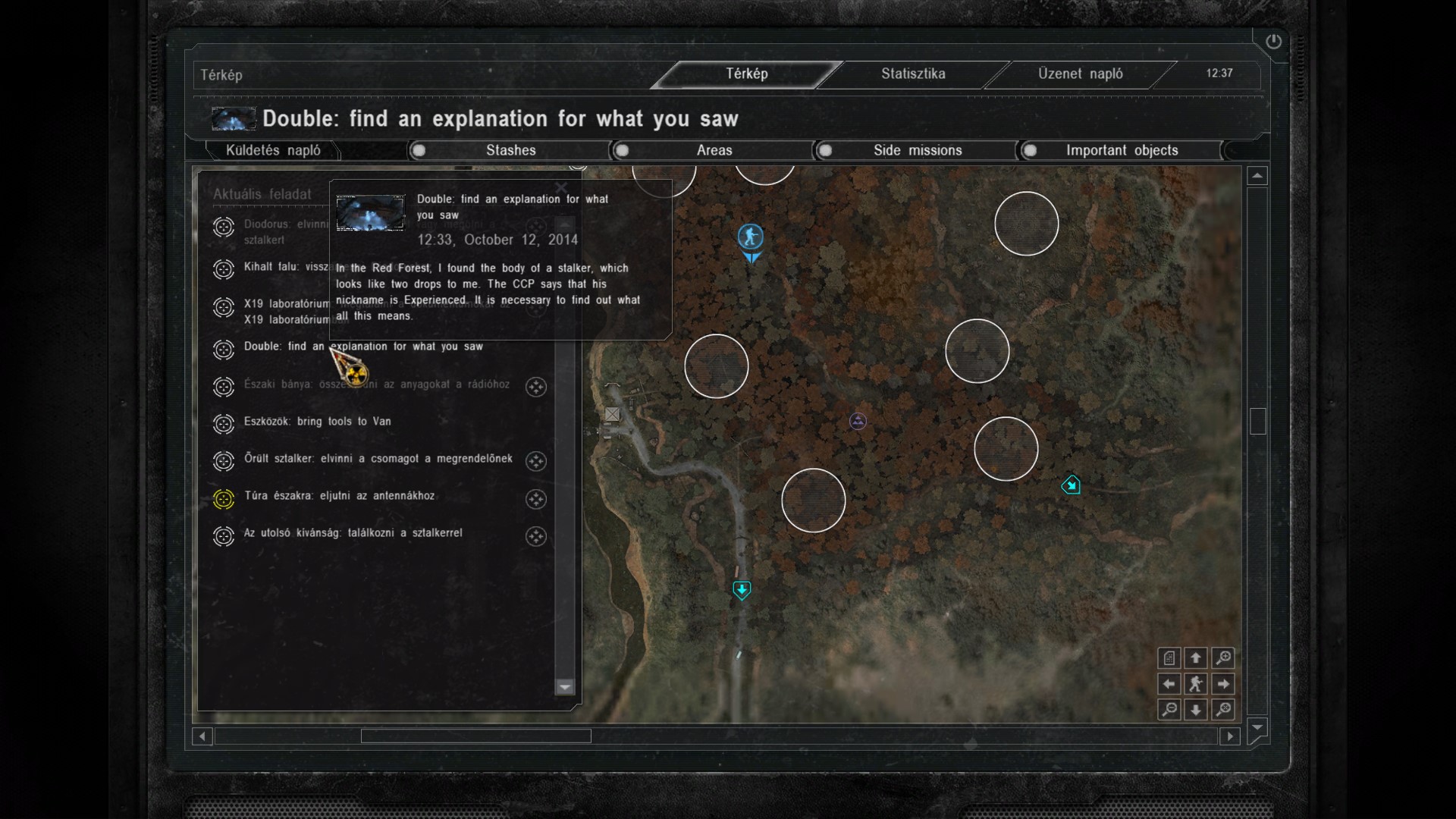This screenshot has width=1456, height=819.
Task: Pan the map up with arrow button
Action: pyautogui.click(x=1196, y=657)
